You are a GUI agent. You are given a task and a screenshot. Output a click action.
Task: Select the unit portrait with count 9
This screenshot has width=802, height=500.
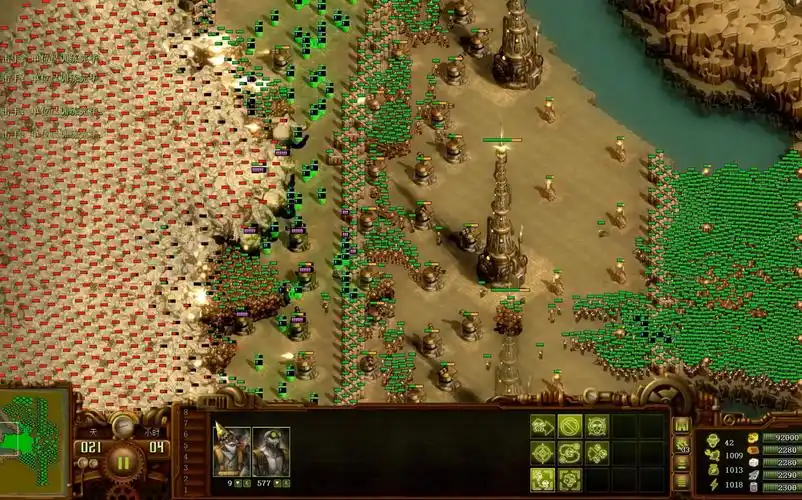coord(232,451)
